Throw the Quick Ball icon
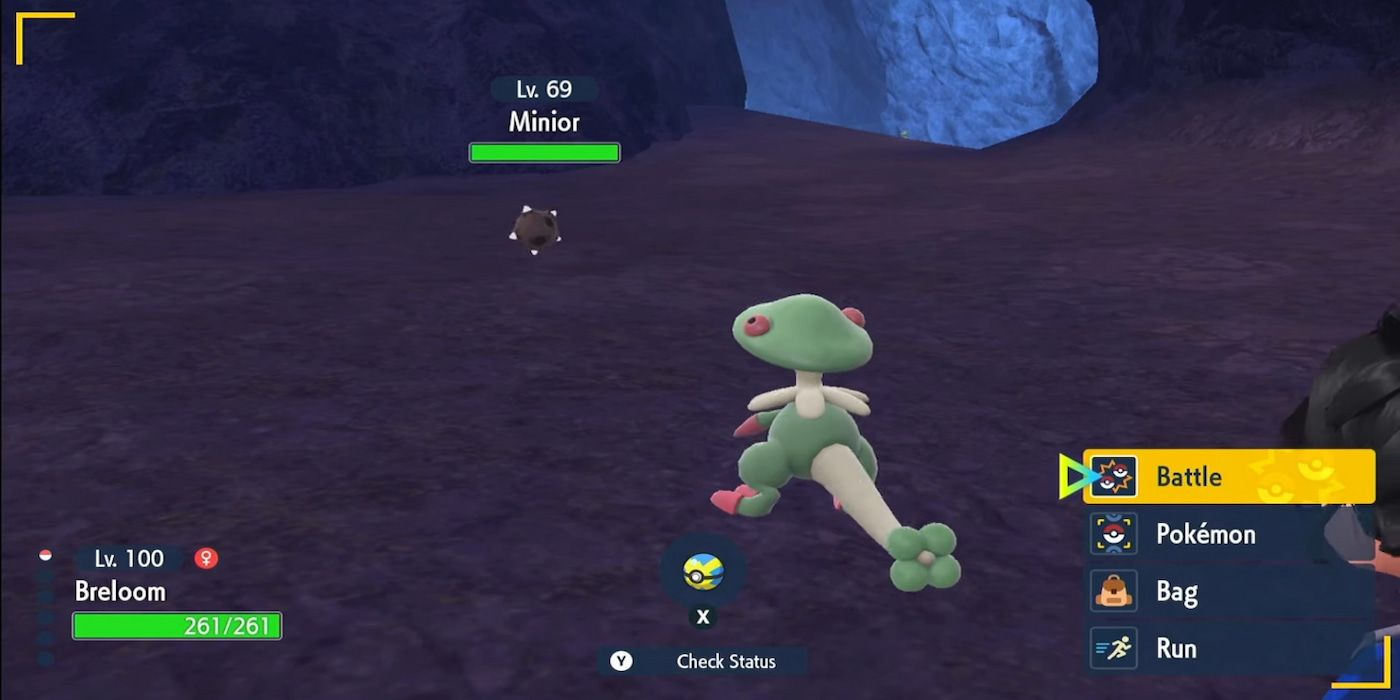1400x700 pixels. coord(703,572)
